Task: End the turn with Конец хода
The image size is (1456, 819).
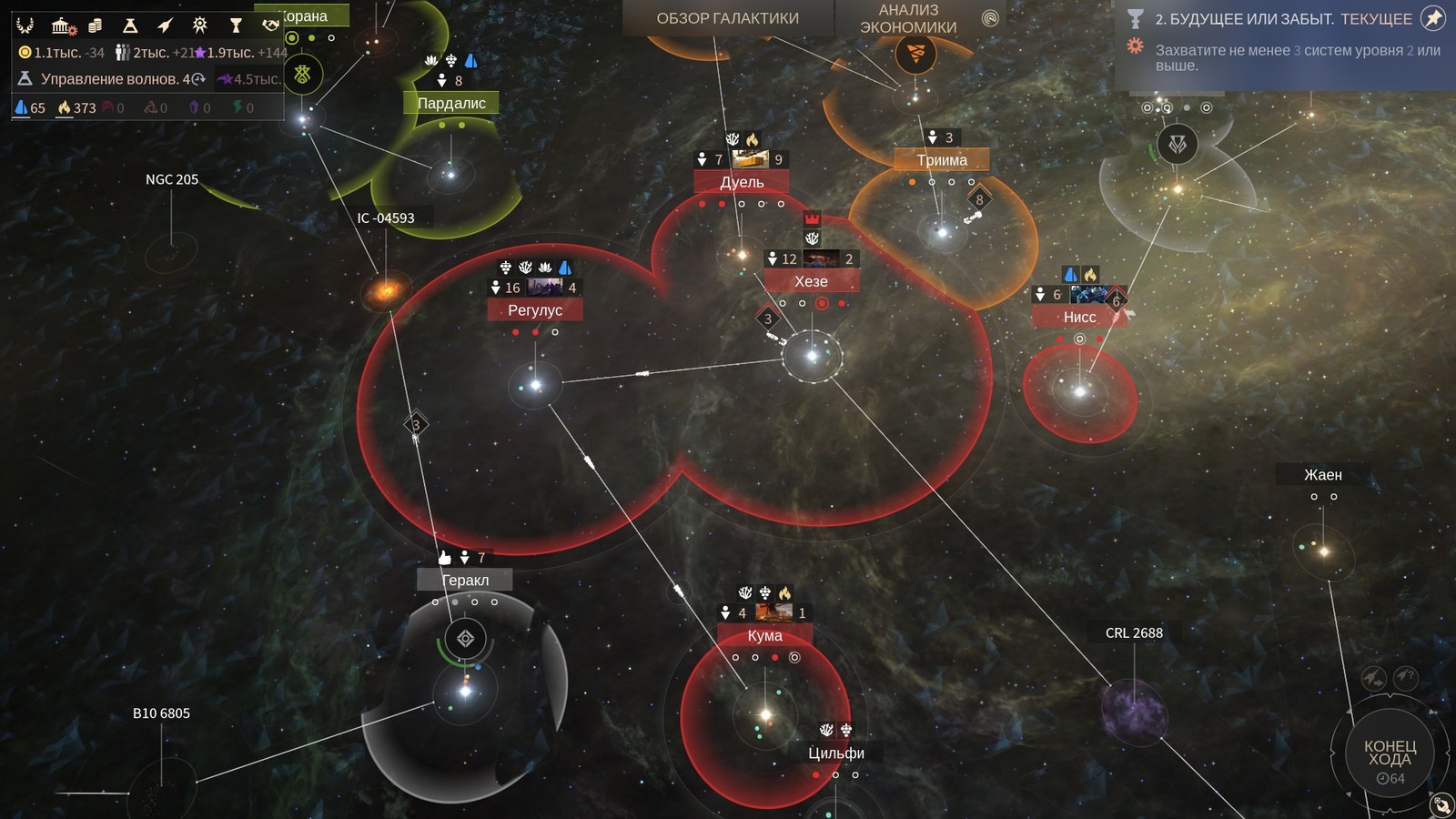Action: click(x=1390, y=753)
